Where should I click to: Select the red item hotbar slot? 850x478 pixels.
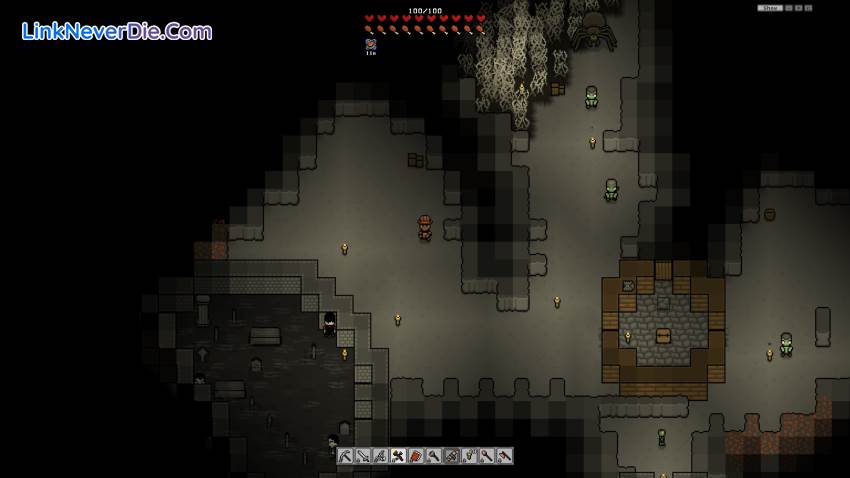[416, 456]
